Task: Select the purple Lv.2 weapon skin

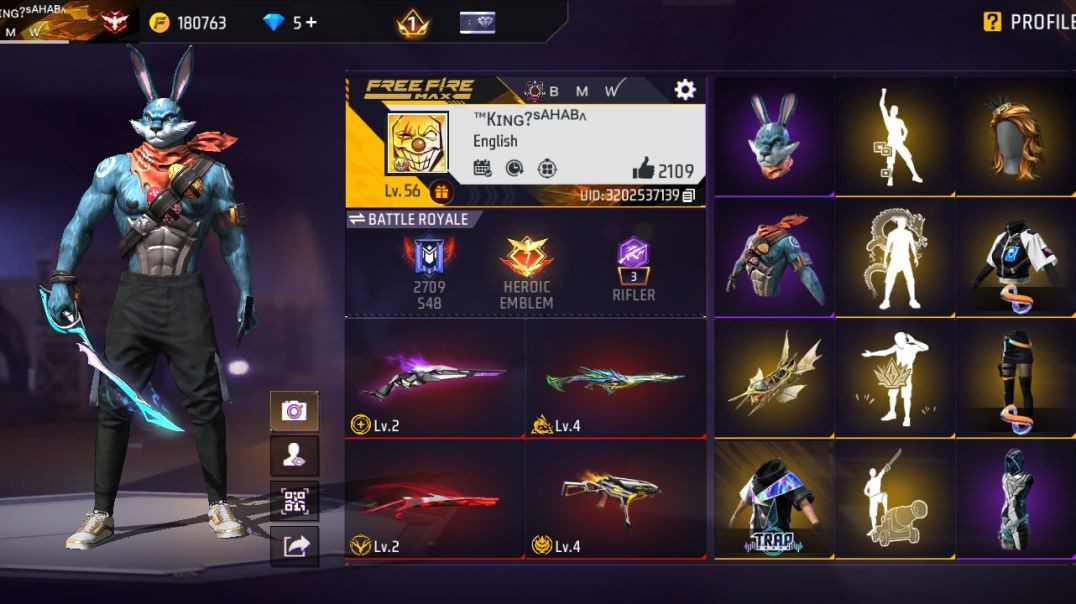Action: (435, 378)
